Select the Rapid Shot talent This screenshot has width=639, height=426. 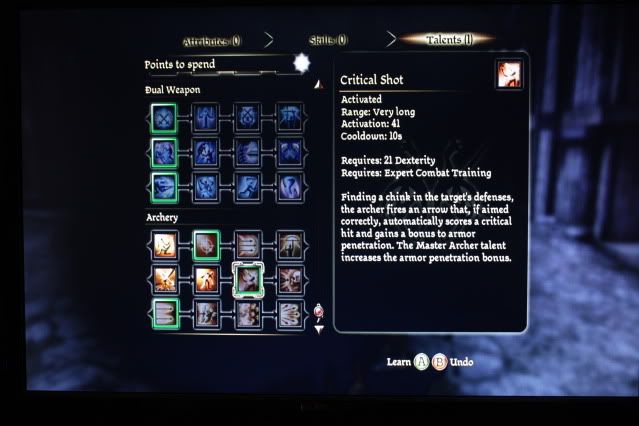pyautogui.click(x=163, y=315)
